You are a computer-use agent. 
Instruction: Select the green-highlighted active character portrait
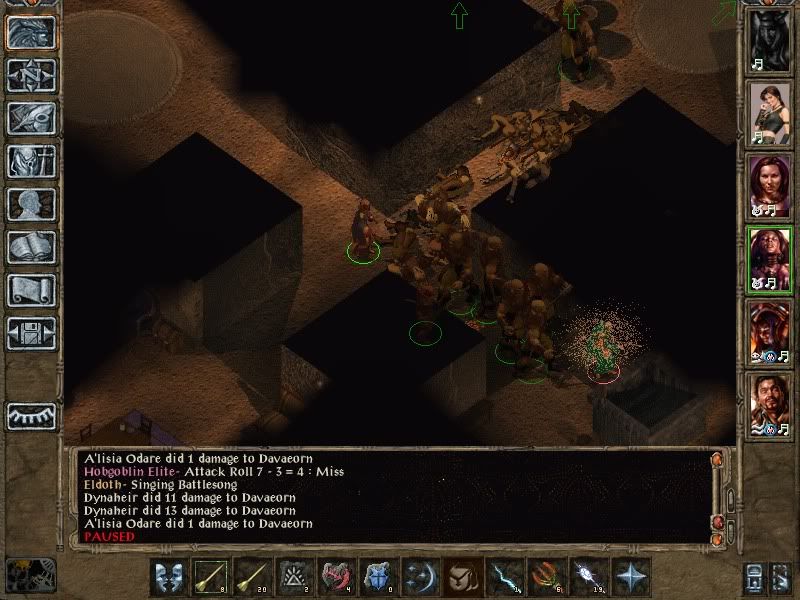(x=770, y=258)
